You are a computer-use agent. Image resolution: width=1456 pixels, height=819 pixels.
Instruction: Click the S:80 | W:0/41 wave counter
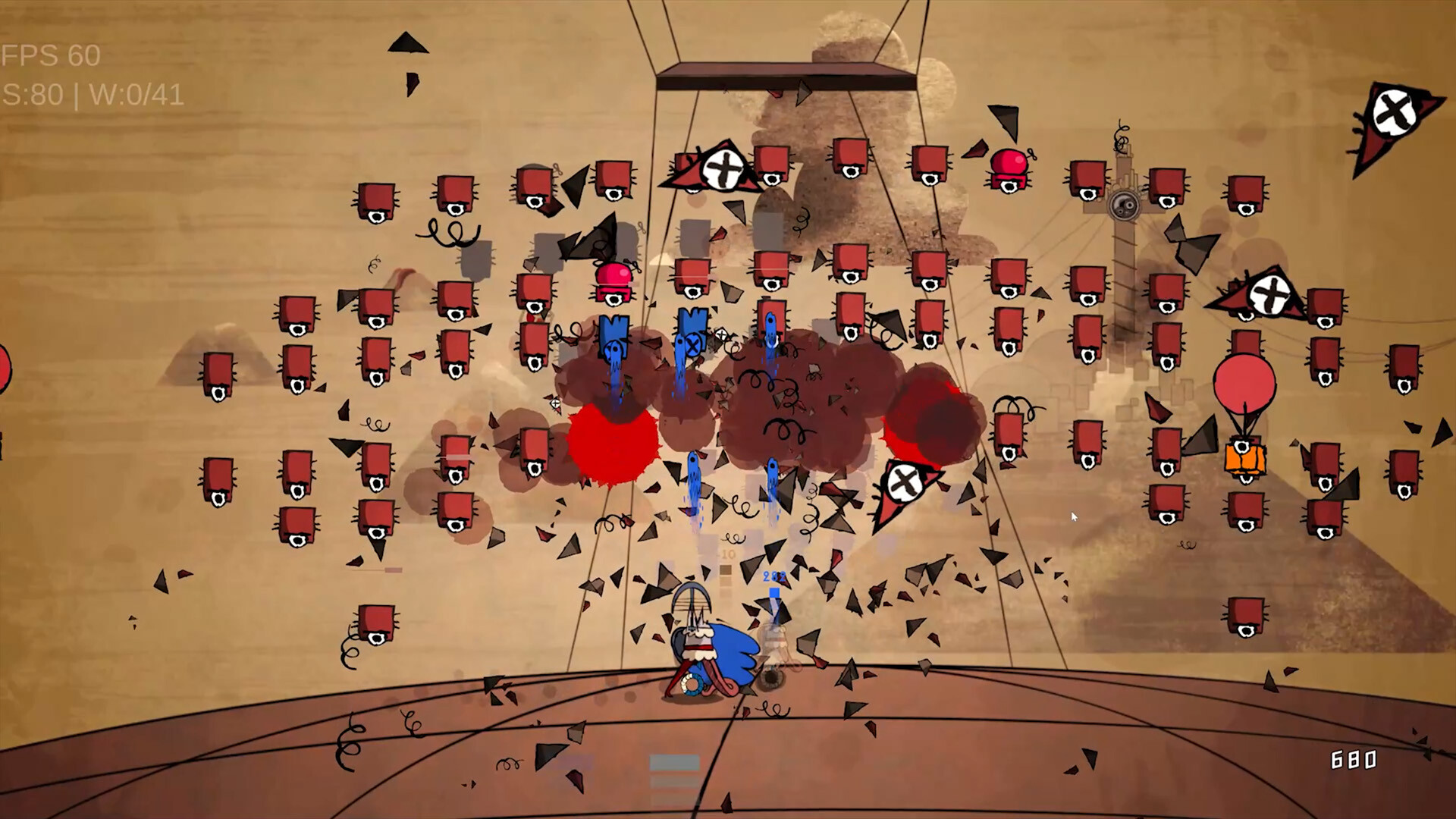coord(91,96)
